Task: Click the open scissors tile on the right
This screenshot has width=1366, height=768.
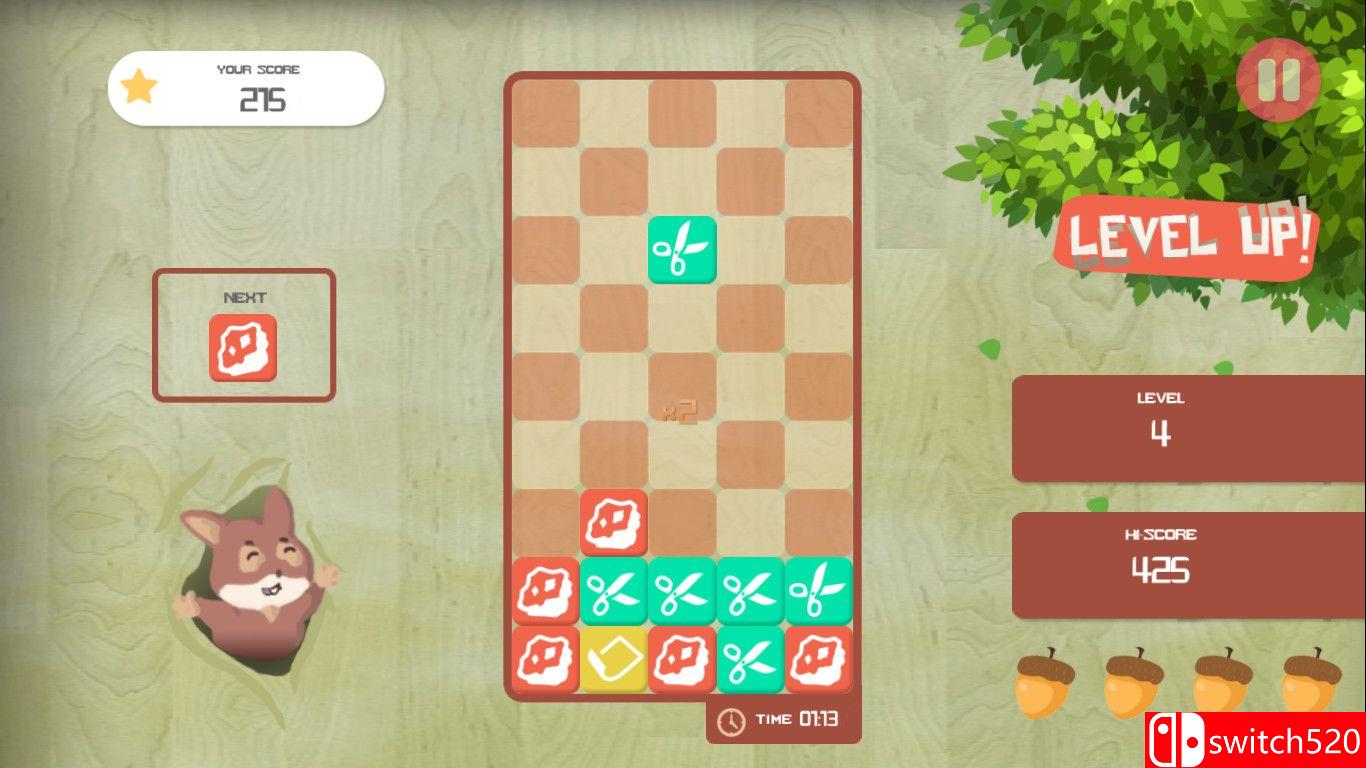Action: tap(819, 591)
